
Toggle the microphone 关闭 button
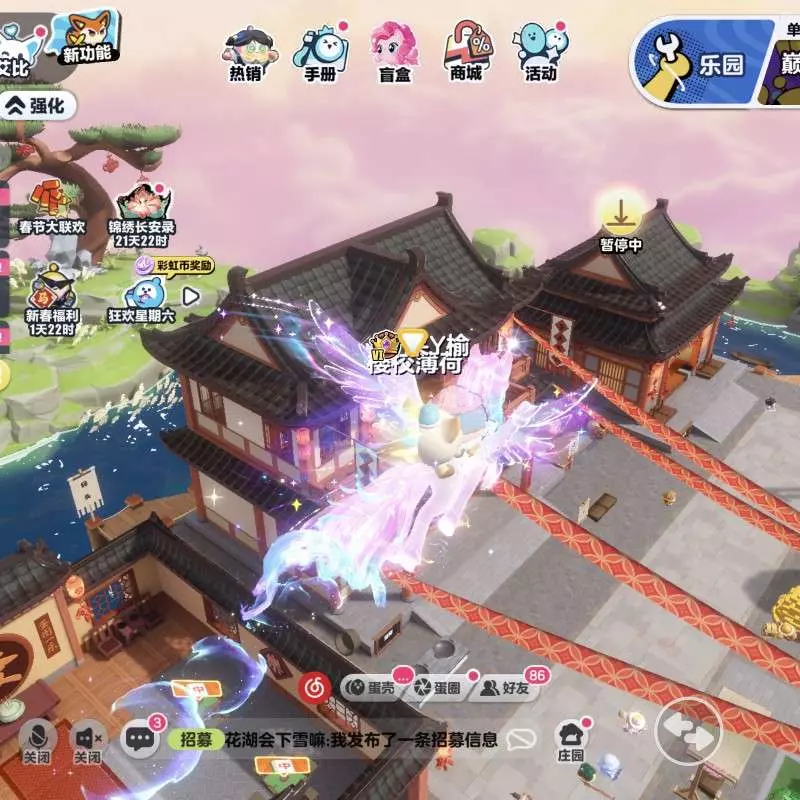tap(37, 740)
